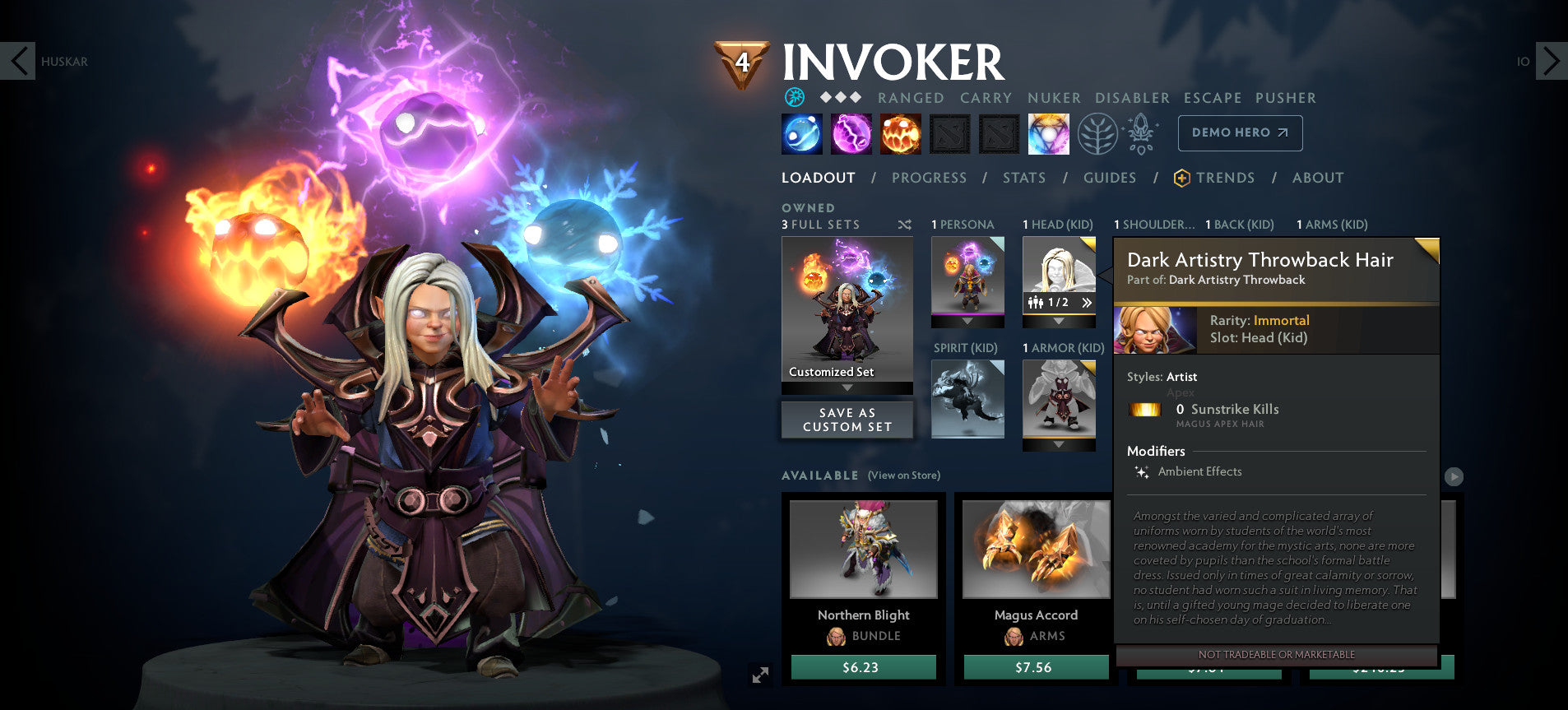This screenshot has width=1568, height=710.
Task: Select the Quas ability icon
Action: [801, 133]
